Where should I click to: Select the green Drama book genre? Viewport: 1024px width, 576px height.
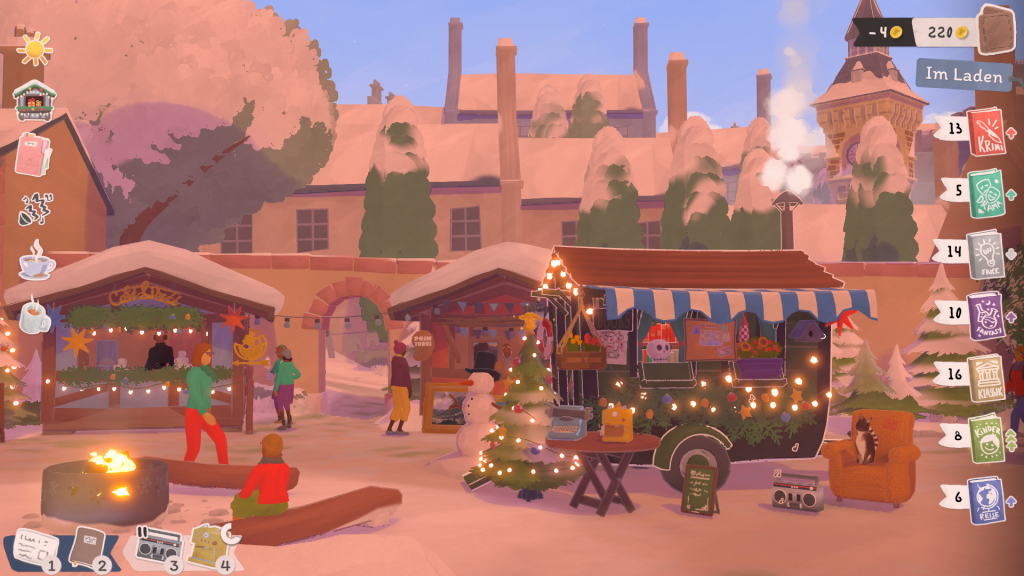(x=985, y=192)
